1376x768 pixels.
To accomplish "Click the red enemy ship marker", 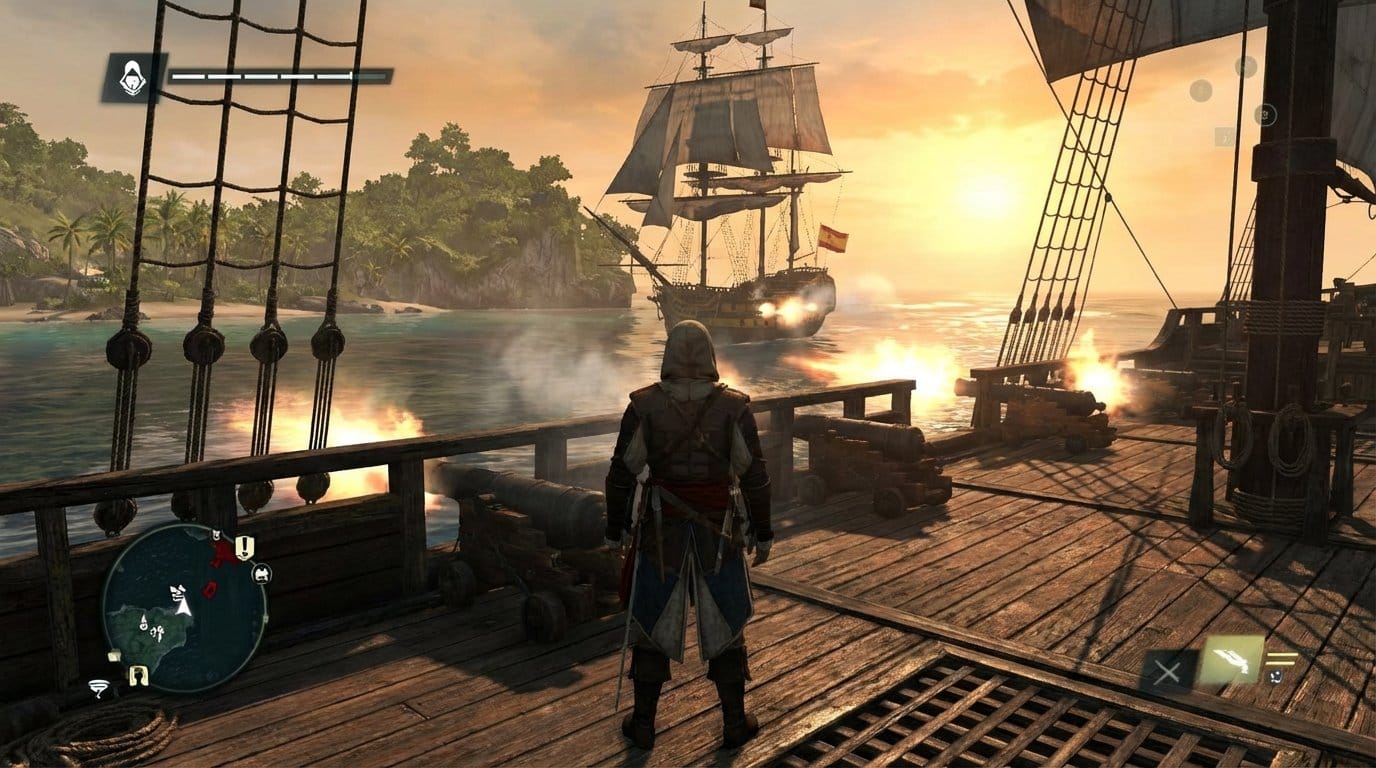I will point(210,590).
